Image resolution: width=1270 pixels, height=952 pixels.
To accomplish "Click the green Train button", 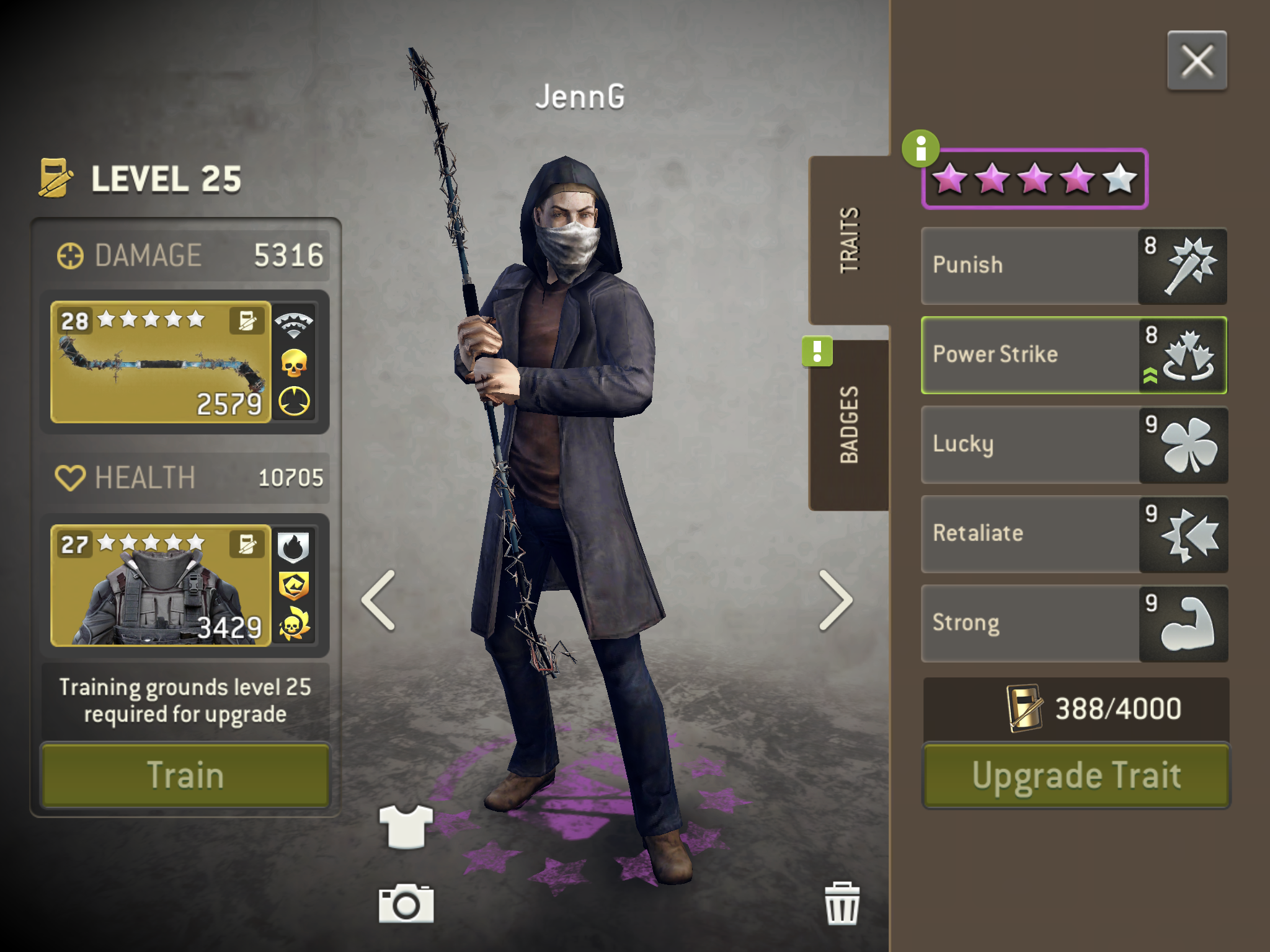I will pyautogui.click(x=185, y=775).
